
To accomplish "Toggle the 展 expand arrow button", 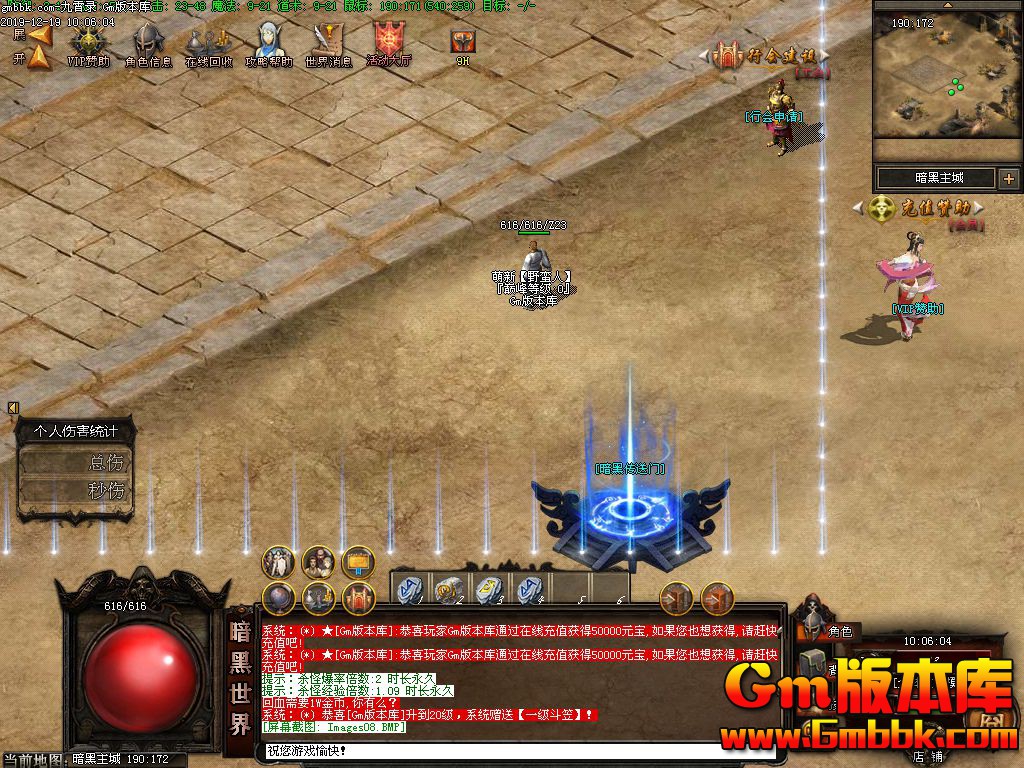I will (x=39, y=35).
